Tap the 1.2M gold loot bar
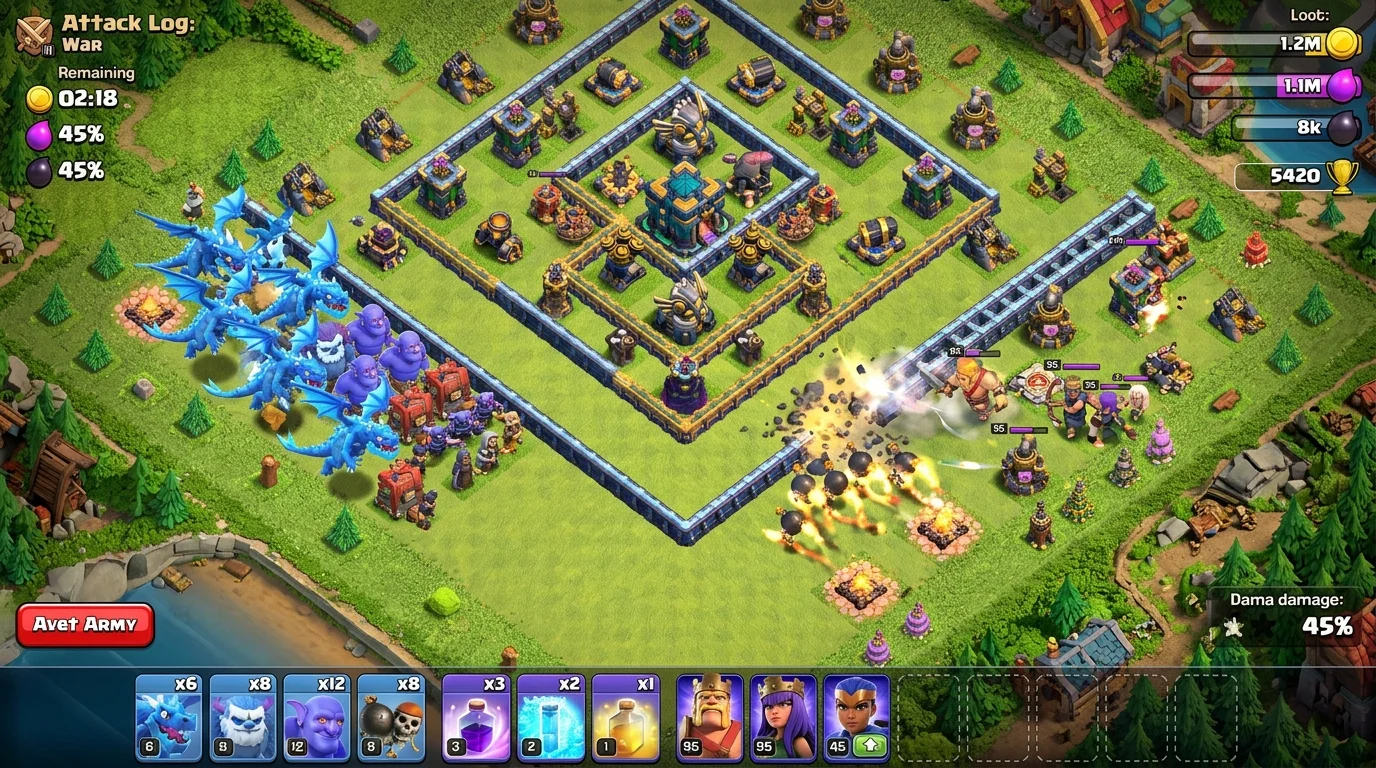 point(1270,45)
